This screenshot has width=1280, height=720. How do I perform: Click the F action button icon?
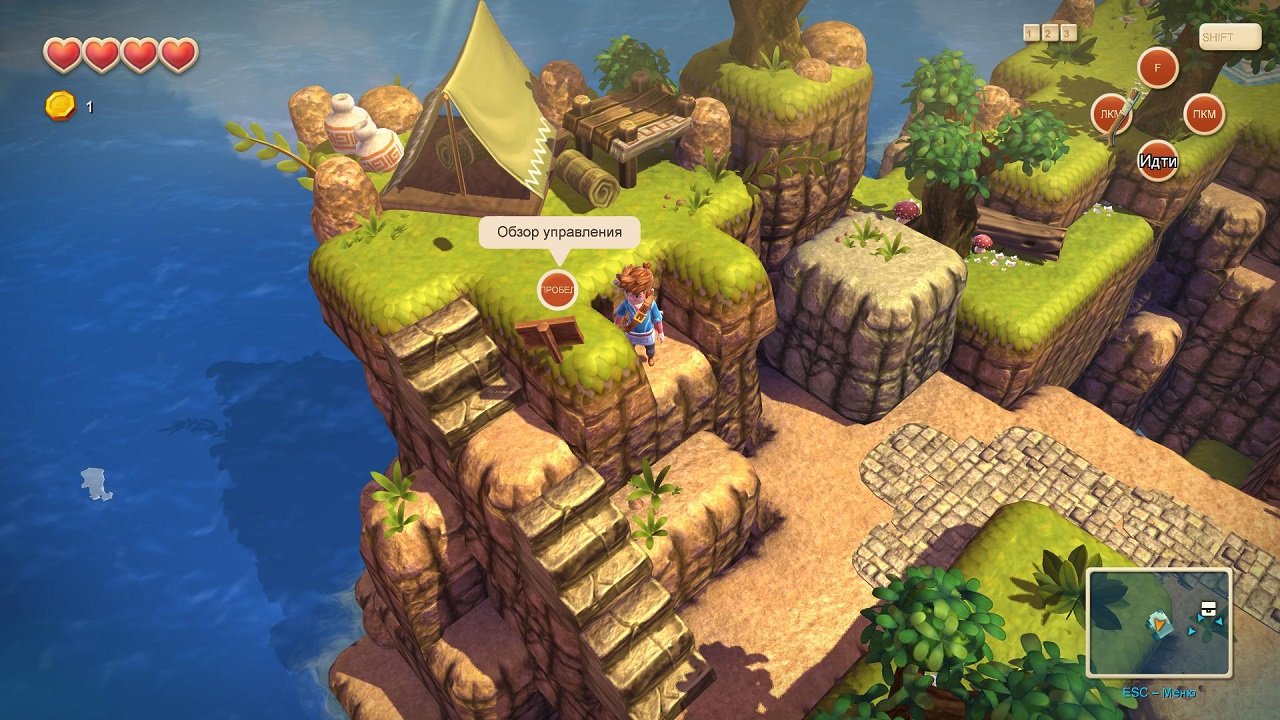pos(1160,68)
